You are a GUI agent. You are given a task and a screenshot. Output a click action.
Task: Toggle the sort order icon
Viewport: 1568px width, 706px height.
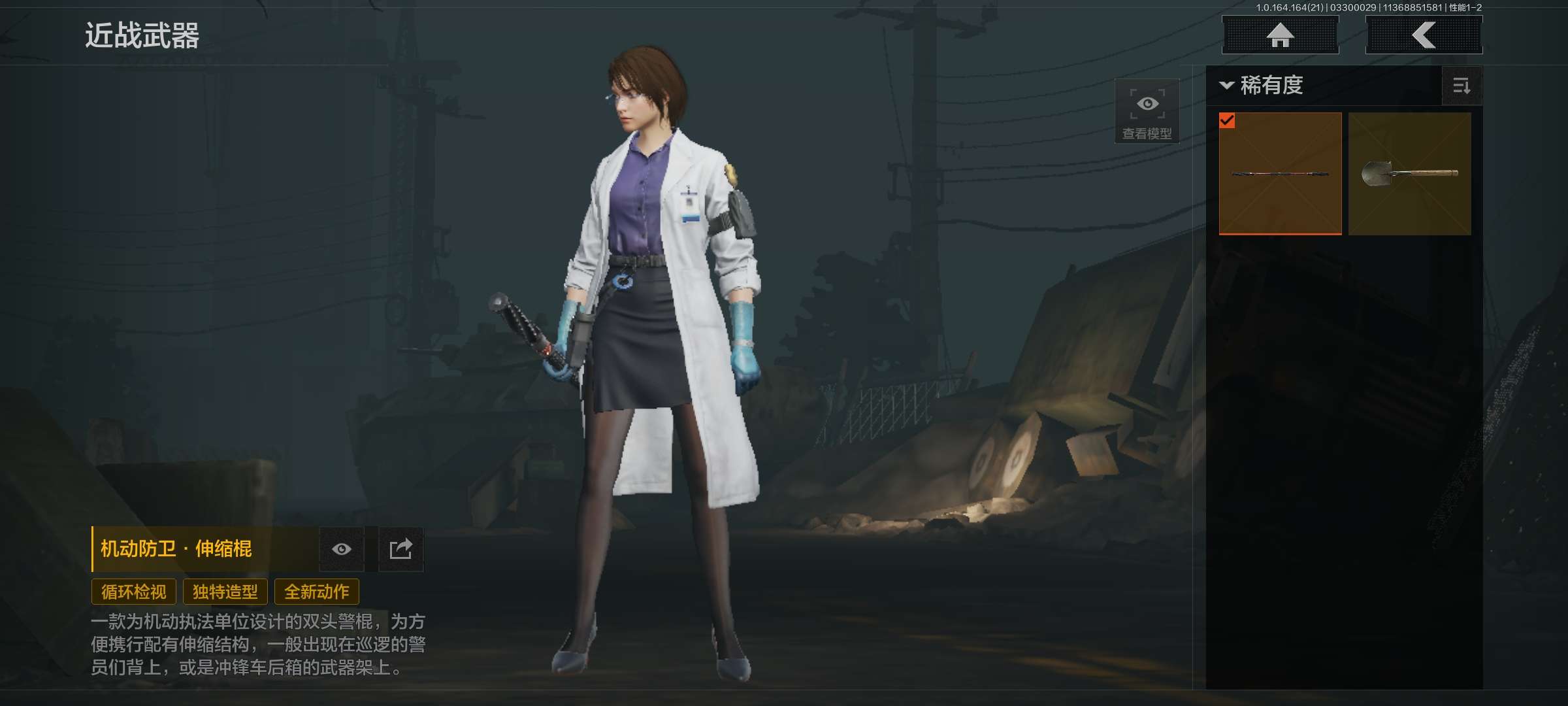click(x=1462, y=86)
